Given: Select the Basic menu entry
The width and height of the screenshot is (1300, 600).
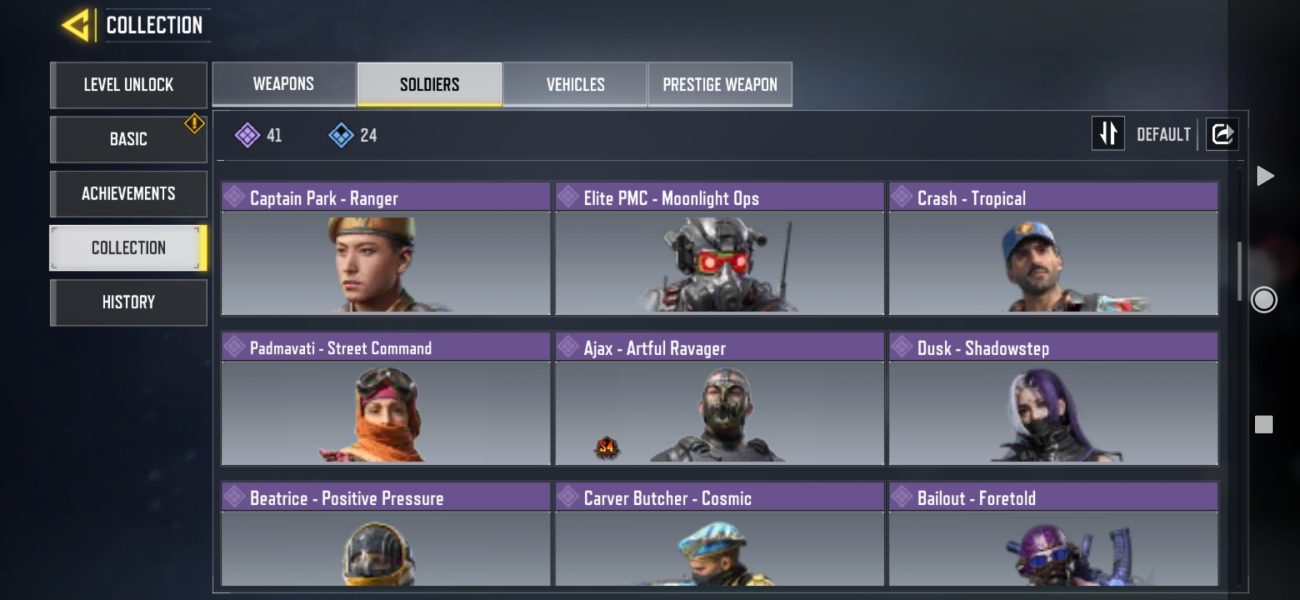Looking at the screenshot, I should pos(128,139).
